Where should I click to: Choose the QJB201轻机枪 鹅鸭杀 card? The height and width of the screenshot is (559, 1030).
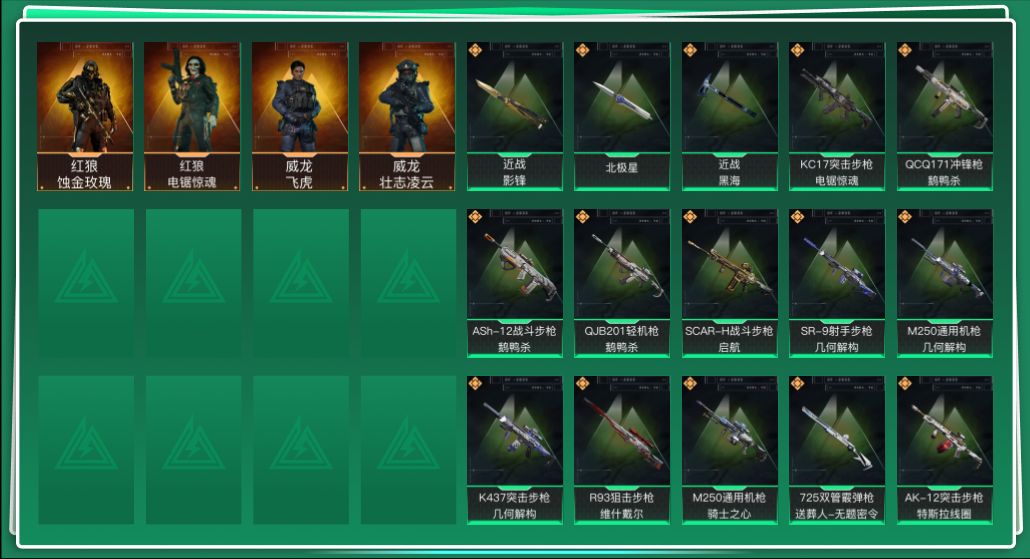click(622, 282)
